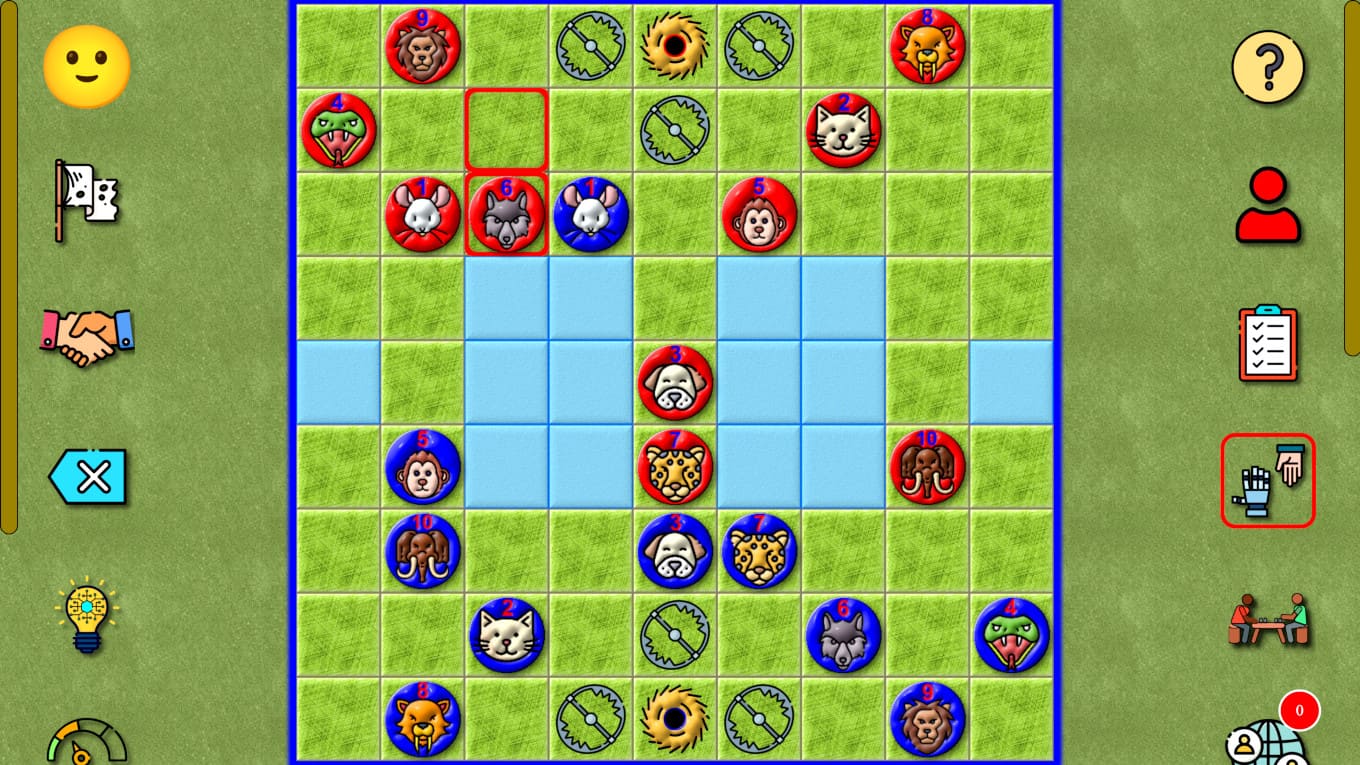Select the blue mammoth numbered 10
Viewport: 1360px width, 765px height.
pos(422,552)
